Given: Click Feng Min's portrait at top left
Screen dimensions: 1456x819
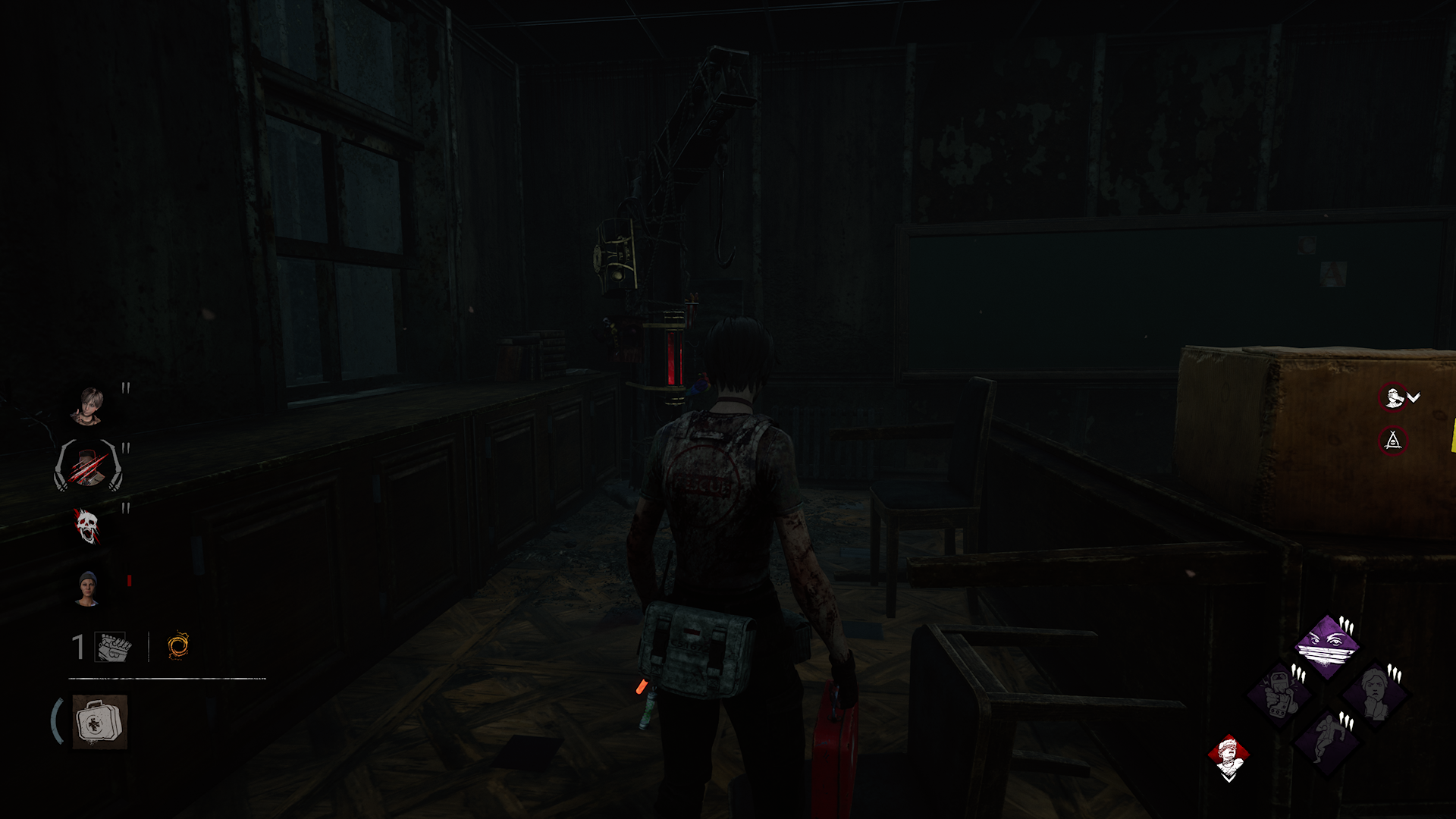Looking at the screenshot, I should pos(92,406).
